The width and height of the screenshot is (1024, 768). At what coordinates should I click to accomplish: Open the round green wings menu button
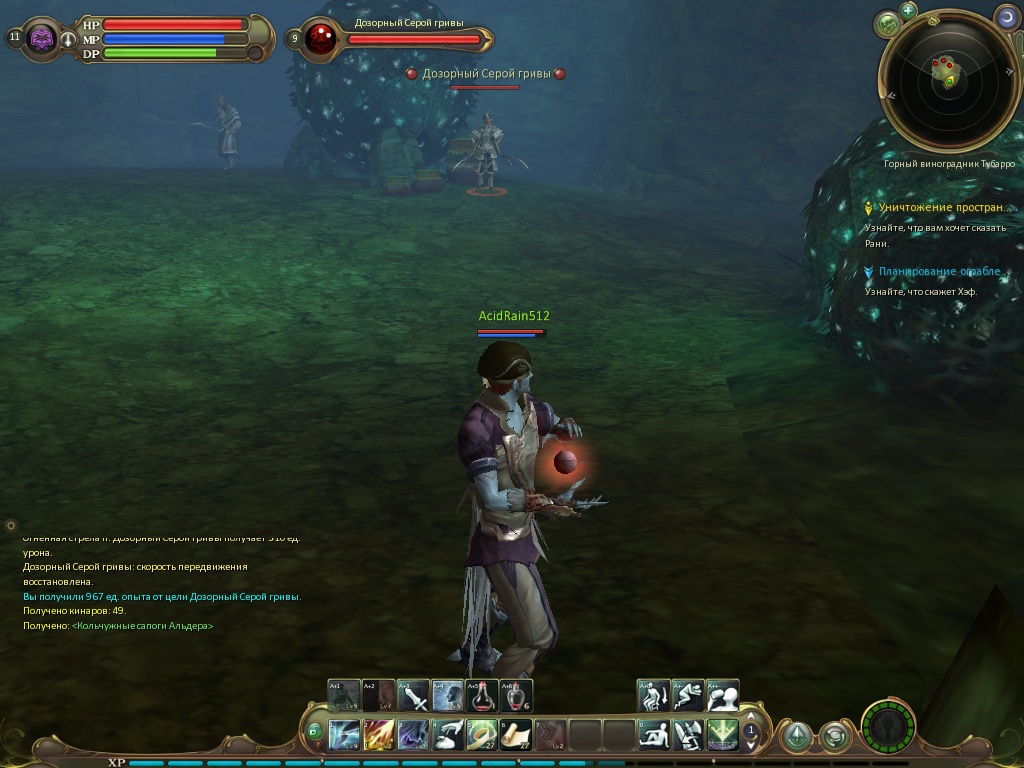pos(888,727)
